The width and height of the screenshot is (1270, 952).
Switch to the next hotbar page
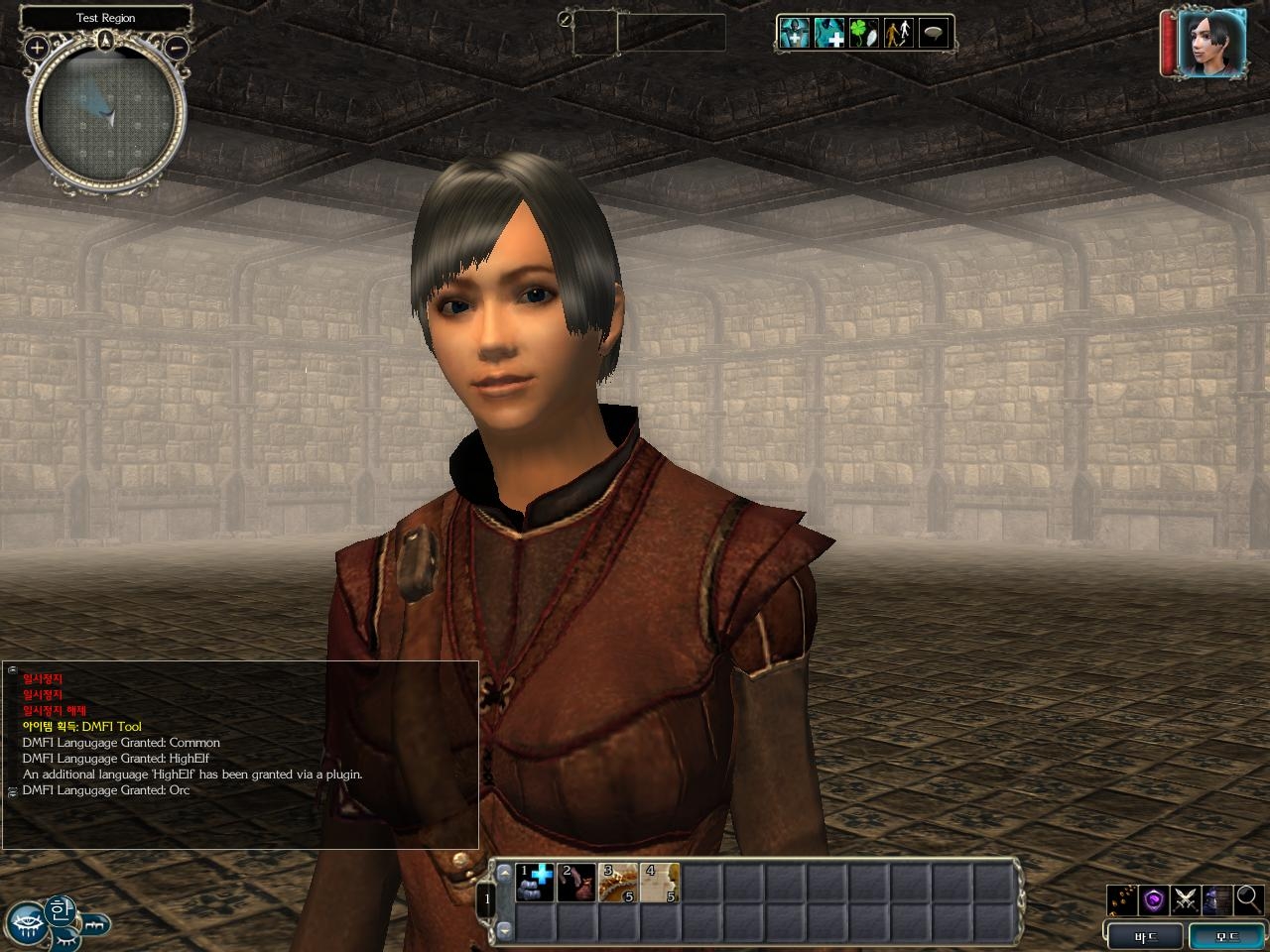[x=504, y=929]
